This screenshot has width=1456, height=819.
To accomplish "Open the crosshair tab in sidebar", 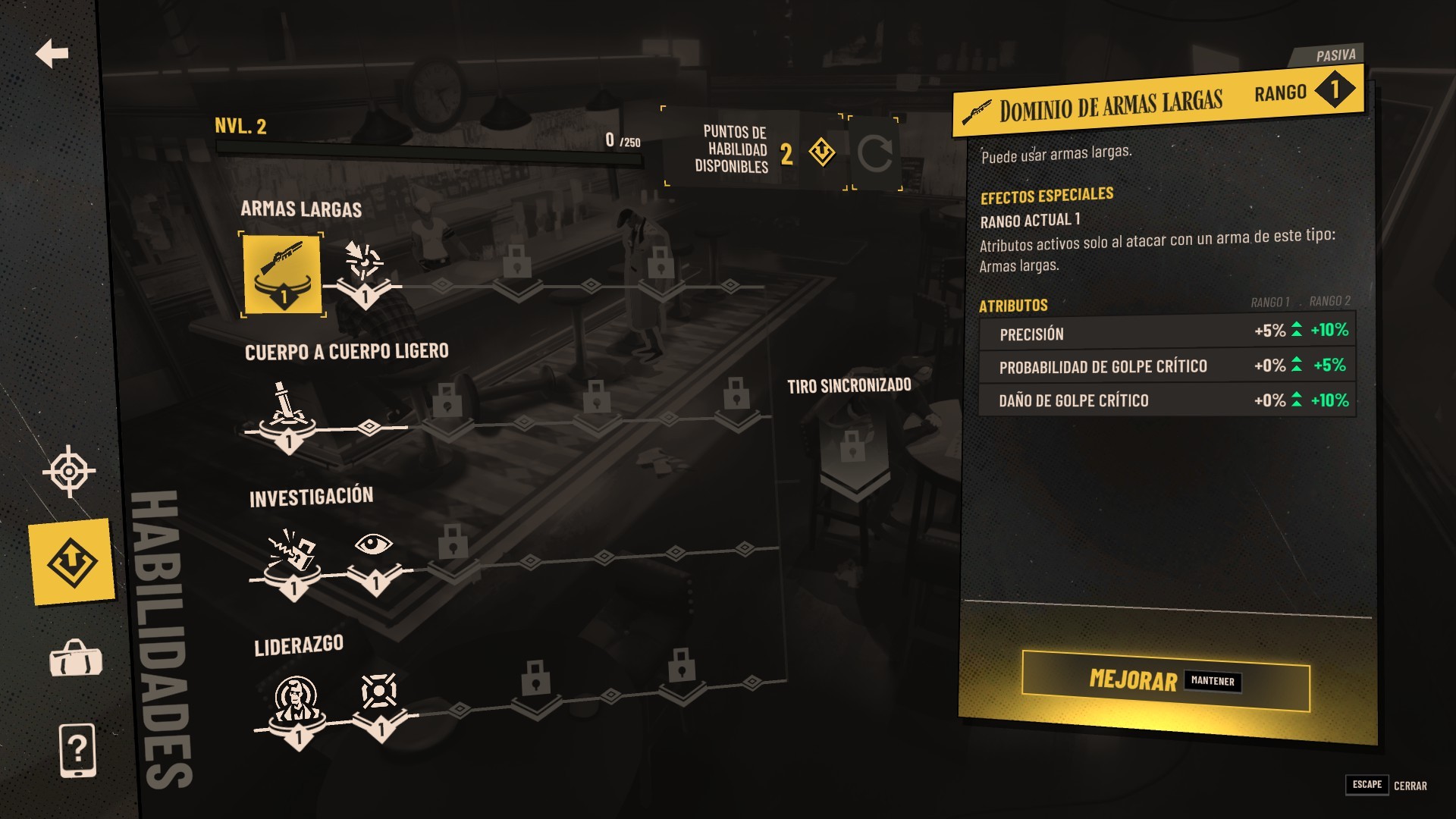I will (69, 471).
